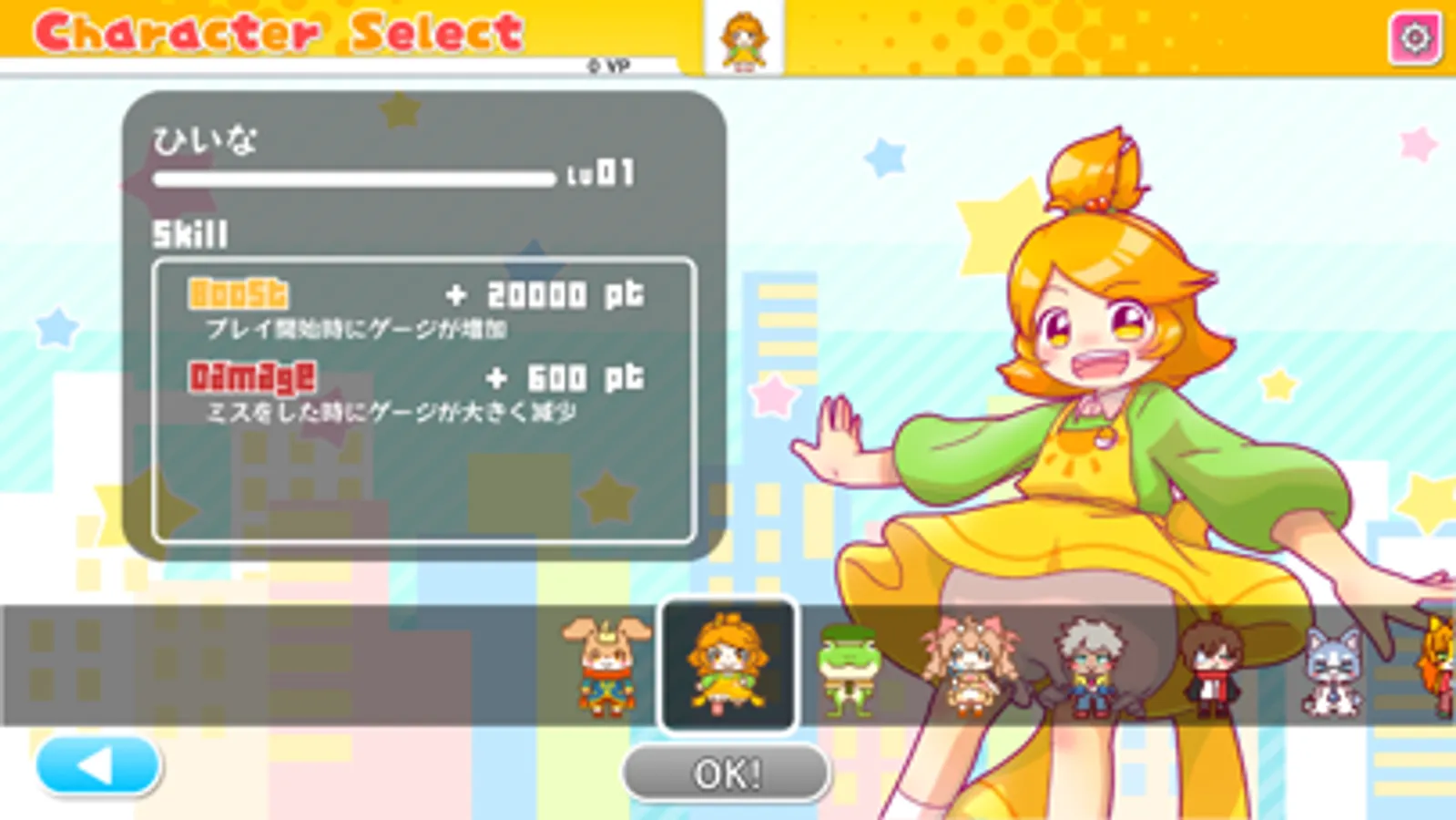Click the Skill section heading

tap(187, 234)
